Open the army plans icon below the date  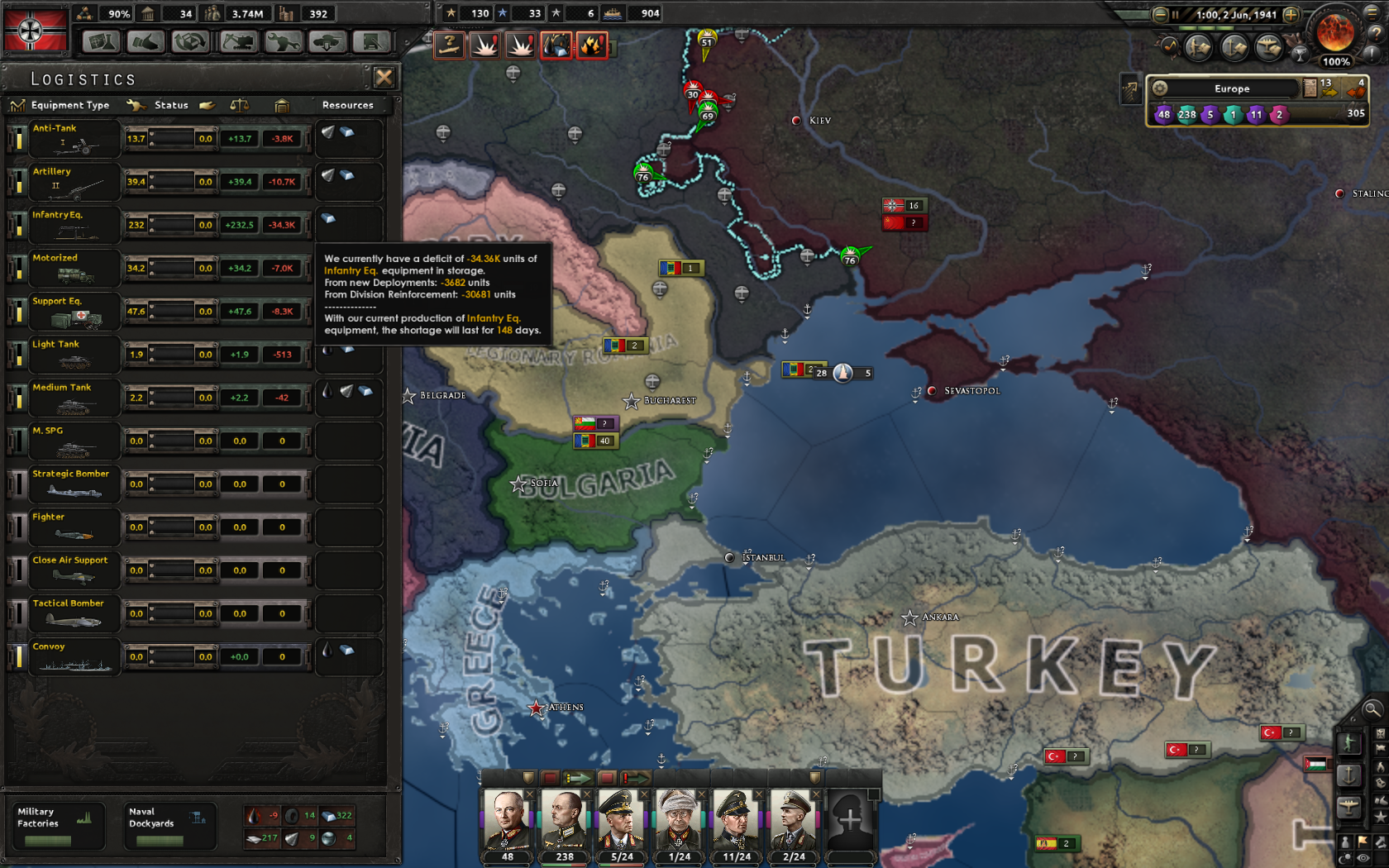(1199, 47)
